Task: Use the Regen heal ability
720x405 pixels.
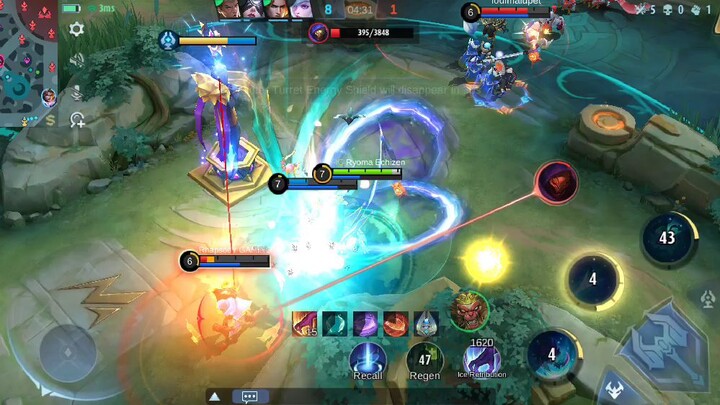Action: pos(424,358)
